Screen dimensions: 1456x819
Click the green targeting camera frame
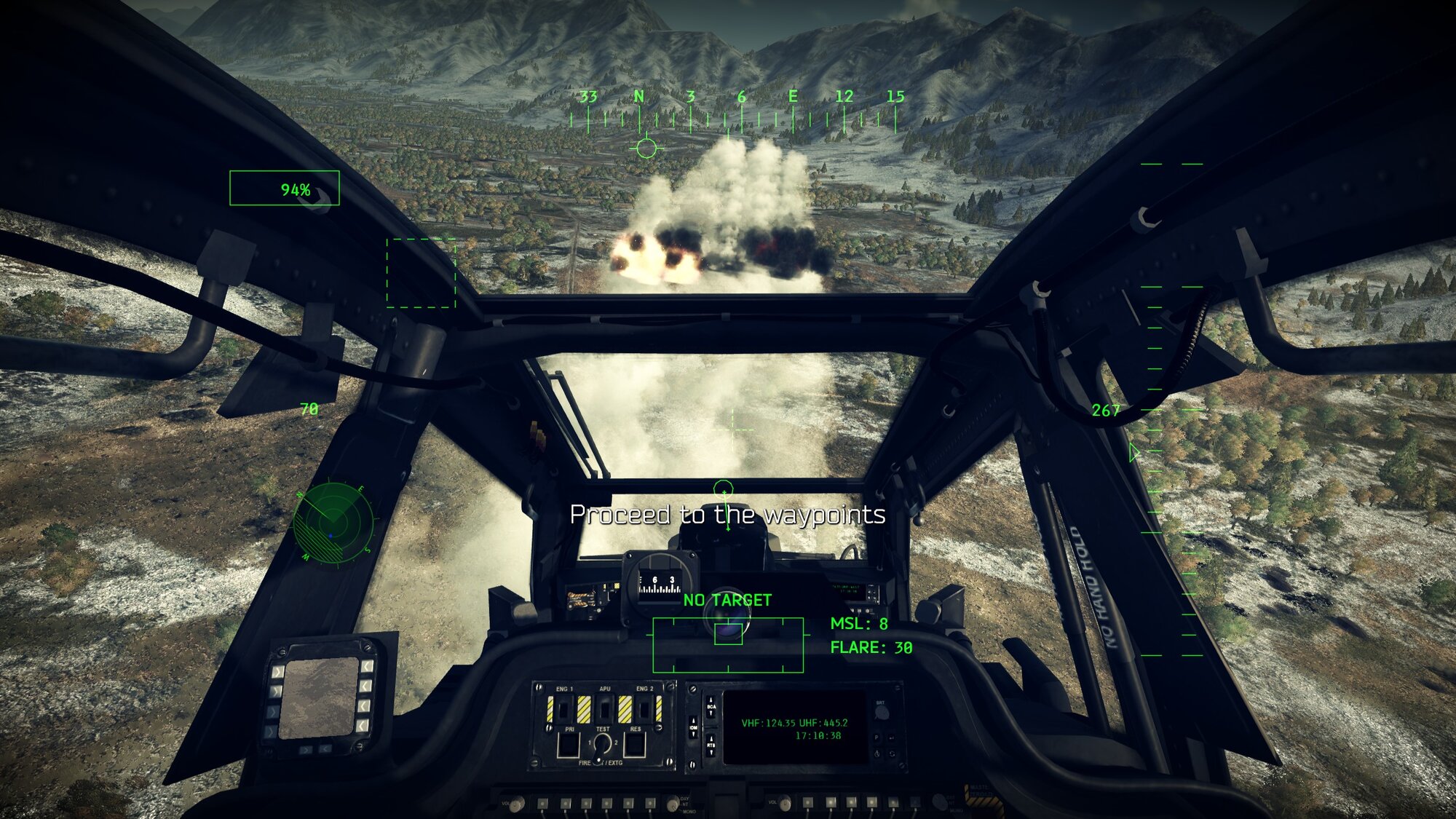[728, 644]
